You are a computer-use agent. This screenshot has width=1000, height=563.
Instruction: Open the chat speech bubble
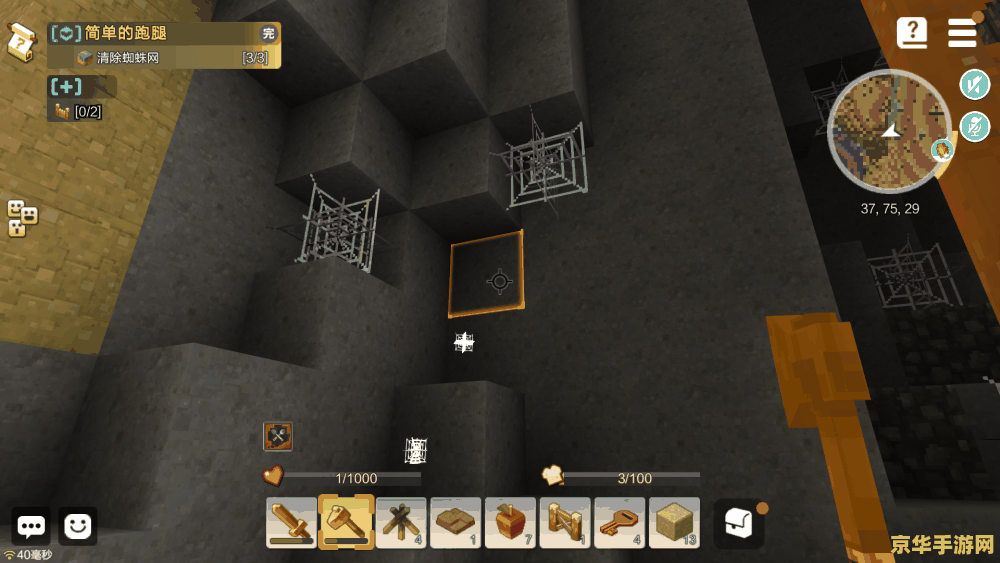pyautogui.click(x=31, y=526)
